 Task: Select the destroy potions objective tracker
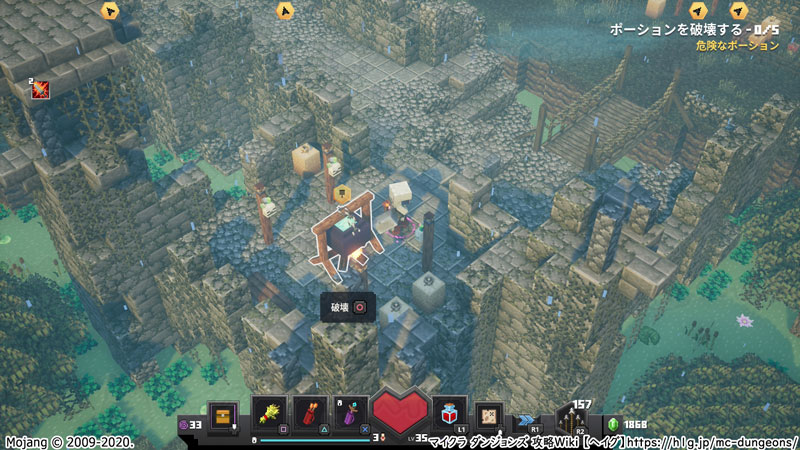[694, 31]
